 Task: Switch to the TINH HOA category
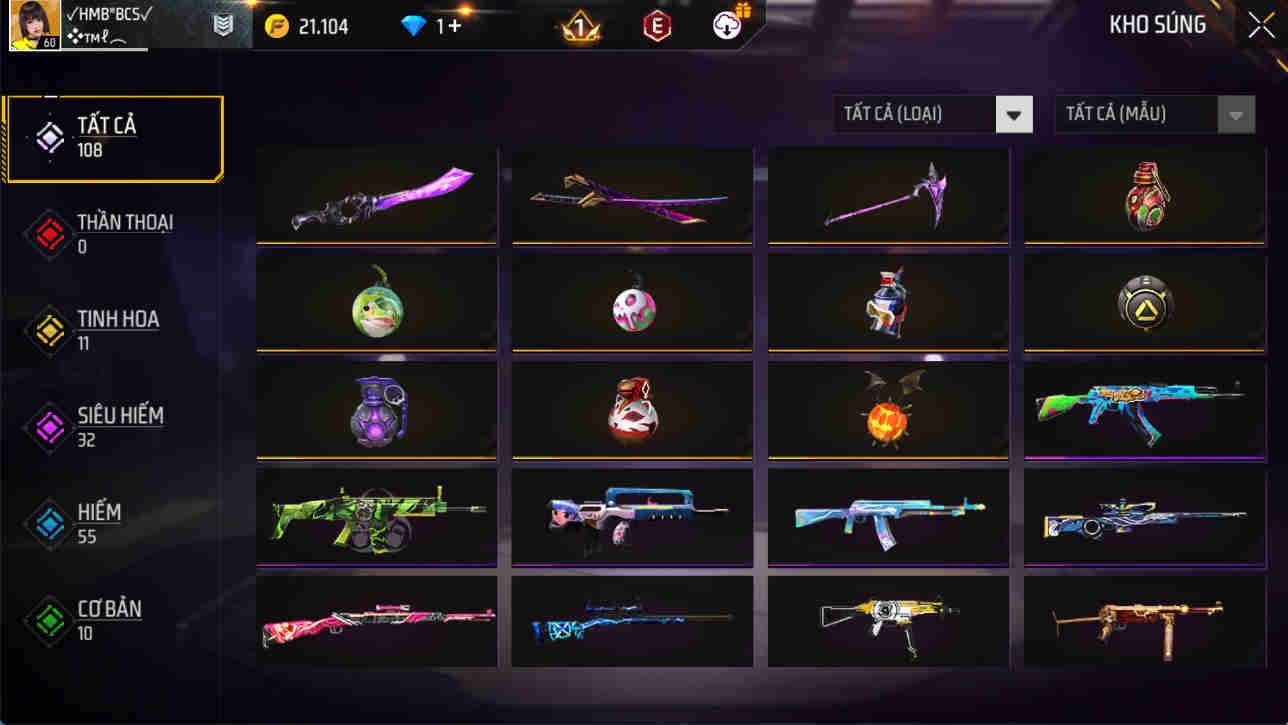click(x=113, y=330)
